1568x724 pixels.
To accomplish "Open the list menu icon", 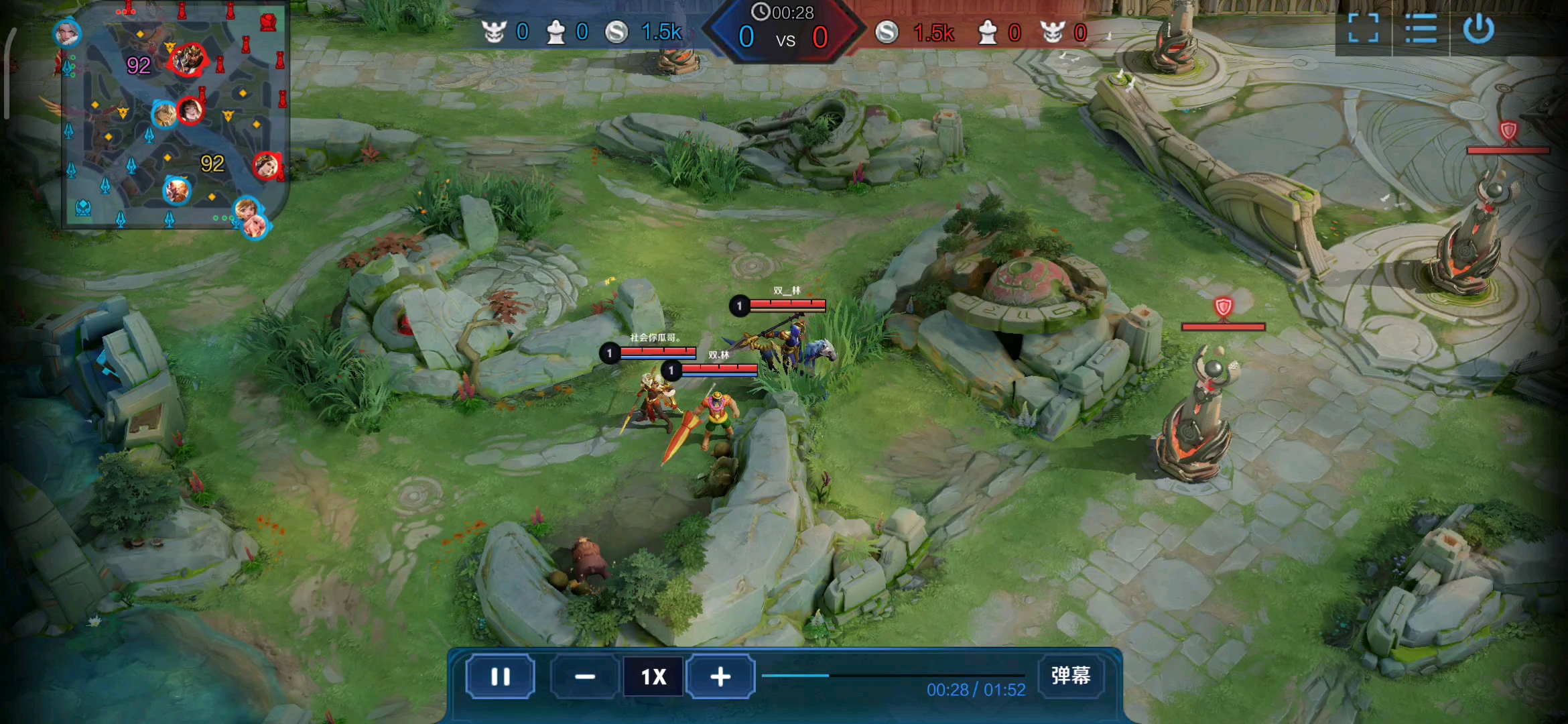I will pyautogui.click(x=1421, y=29).
